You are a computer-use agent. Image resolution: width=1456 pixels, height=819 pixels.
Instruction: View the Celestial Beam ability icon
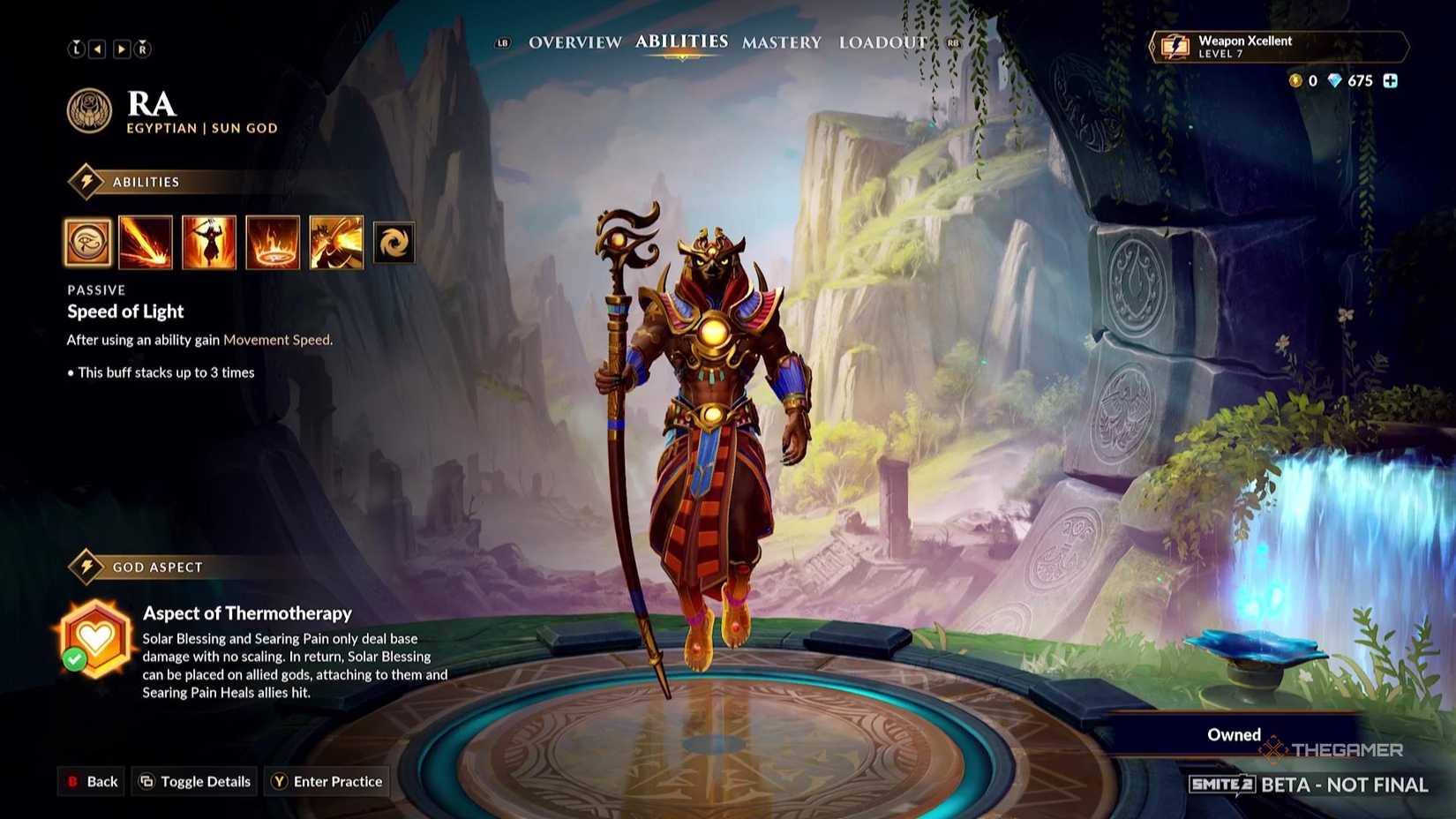tap(146, 242)
